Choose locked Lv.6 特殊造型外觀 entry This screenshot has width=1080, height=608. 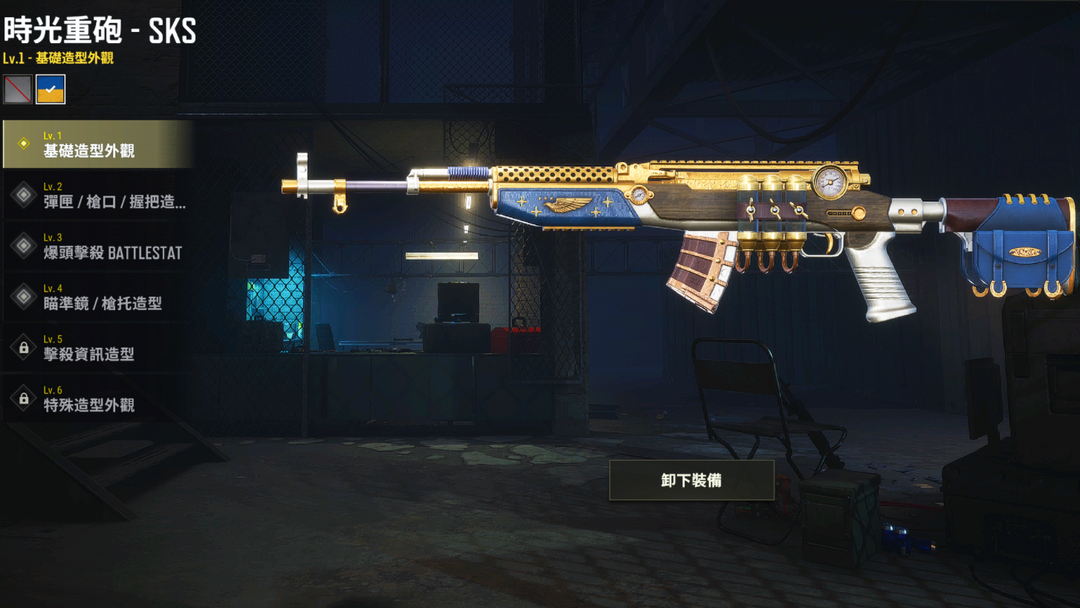pos(96,399)
